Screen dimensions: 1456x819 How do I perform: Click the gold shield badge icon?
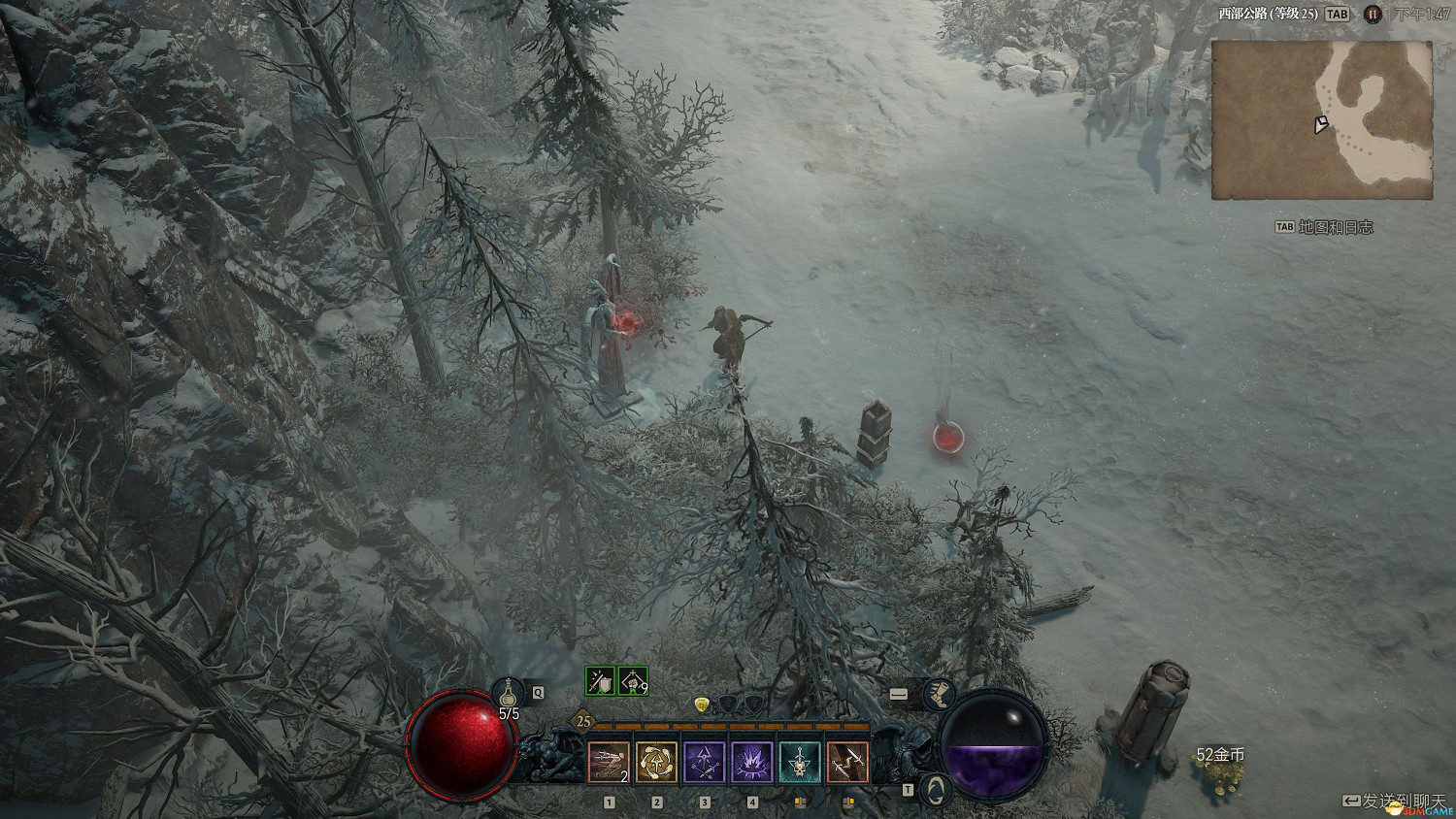(702, 704)
